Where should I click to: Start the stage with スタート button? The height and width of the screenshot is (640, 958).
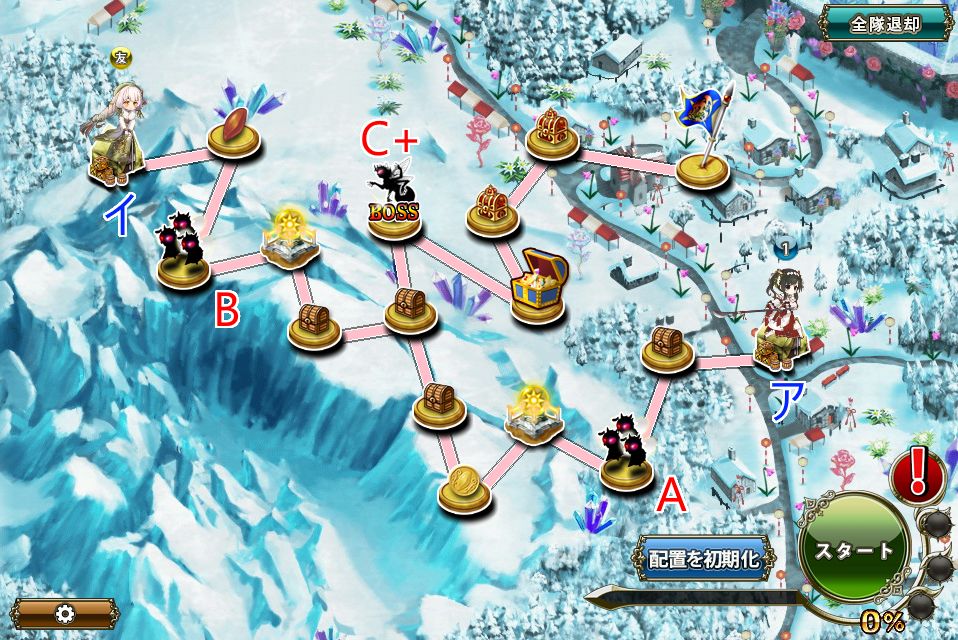point(853,550)
